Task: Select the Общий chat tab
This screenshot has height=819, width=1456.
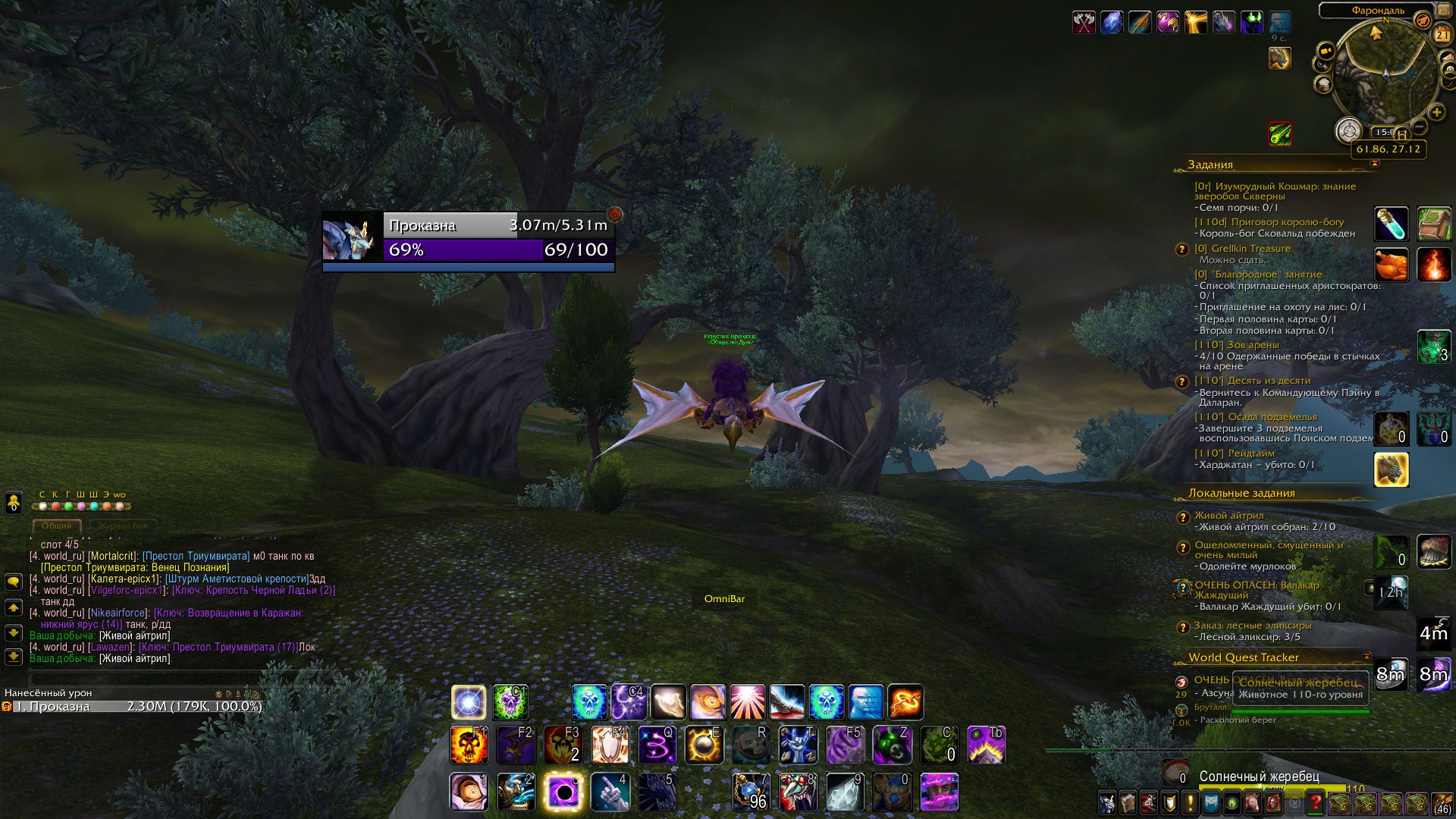Action: [57, 526]
